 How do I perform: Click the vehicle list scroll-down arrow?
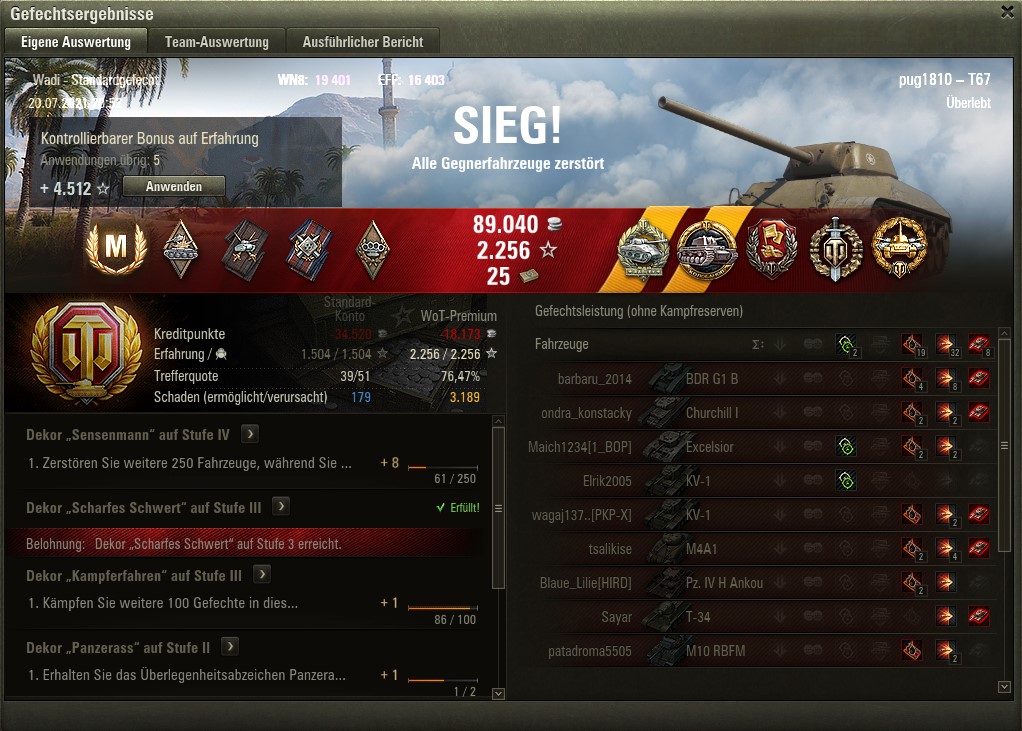[1004, 687]
